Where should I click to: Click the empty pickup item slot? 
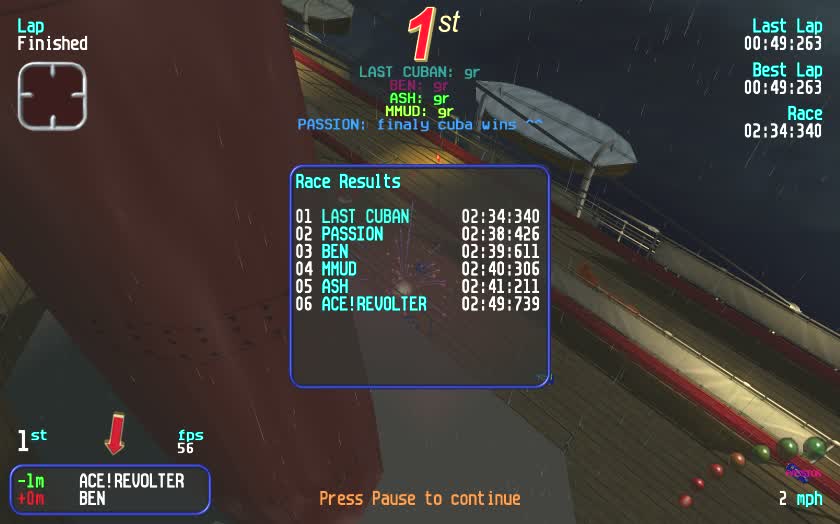[52, 96]
